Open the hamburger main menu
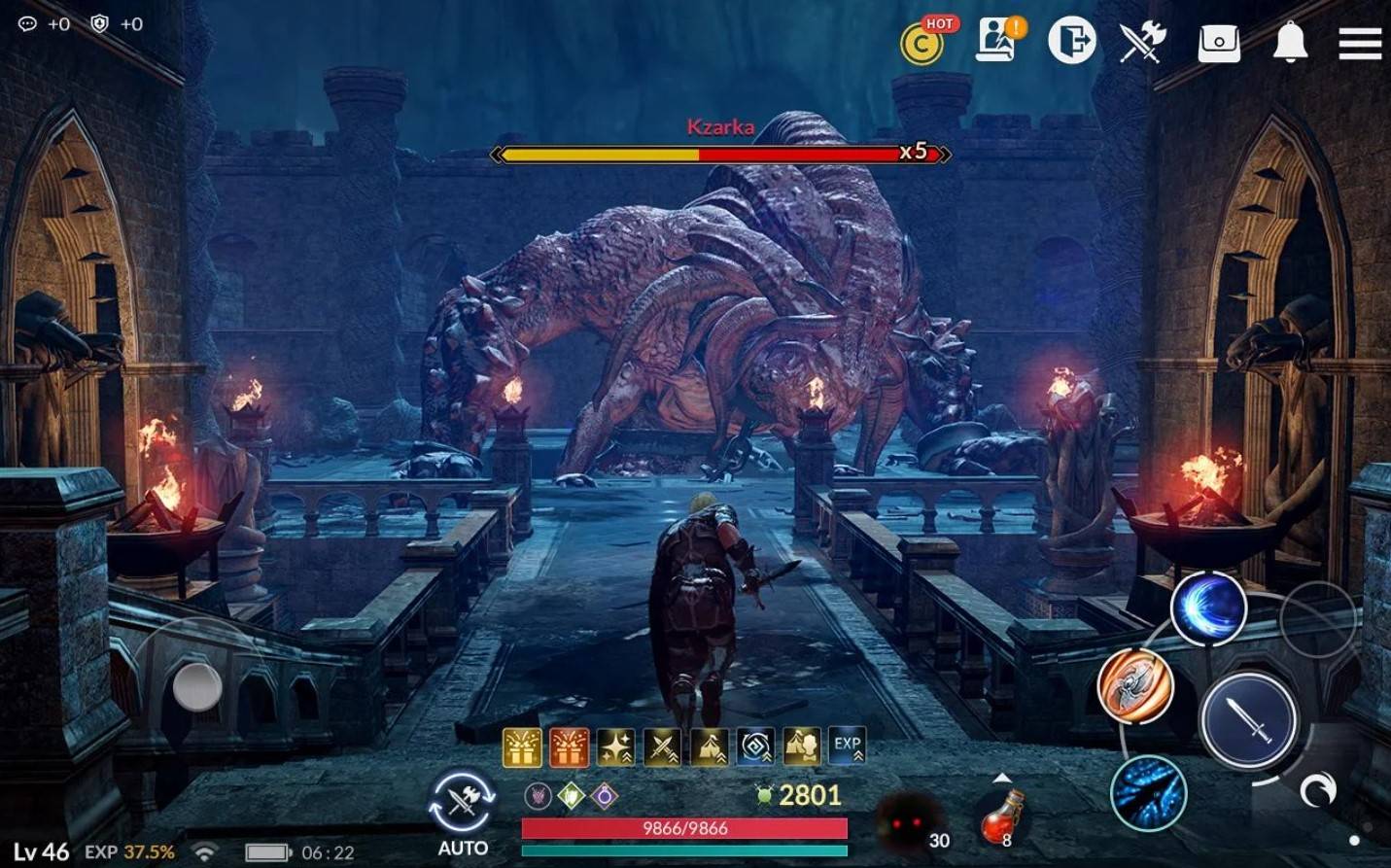This screenshot has width=1391, height=868. 1361,44
